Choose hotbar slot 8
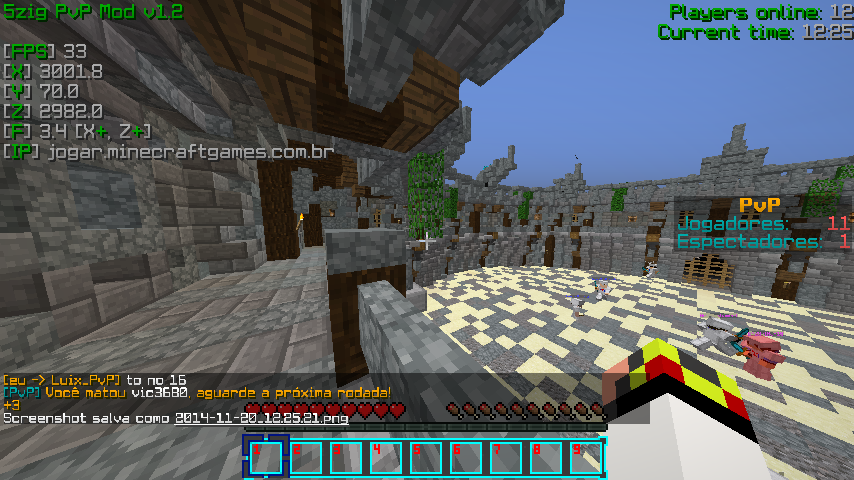This screenshot has width=854, height=480. coord(546,458)
